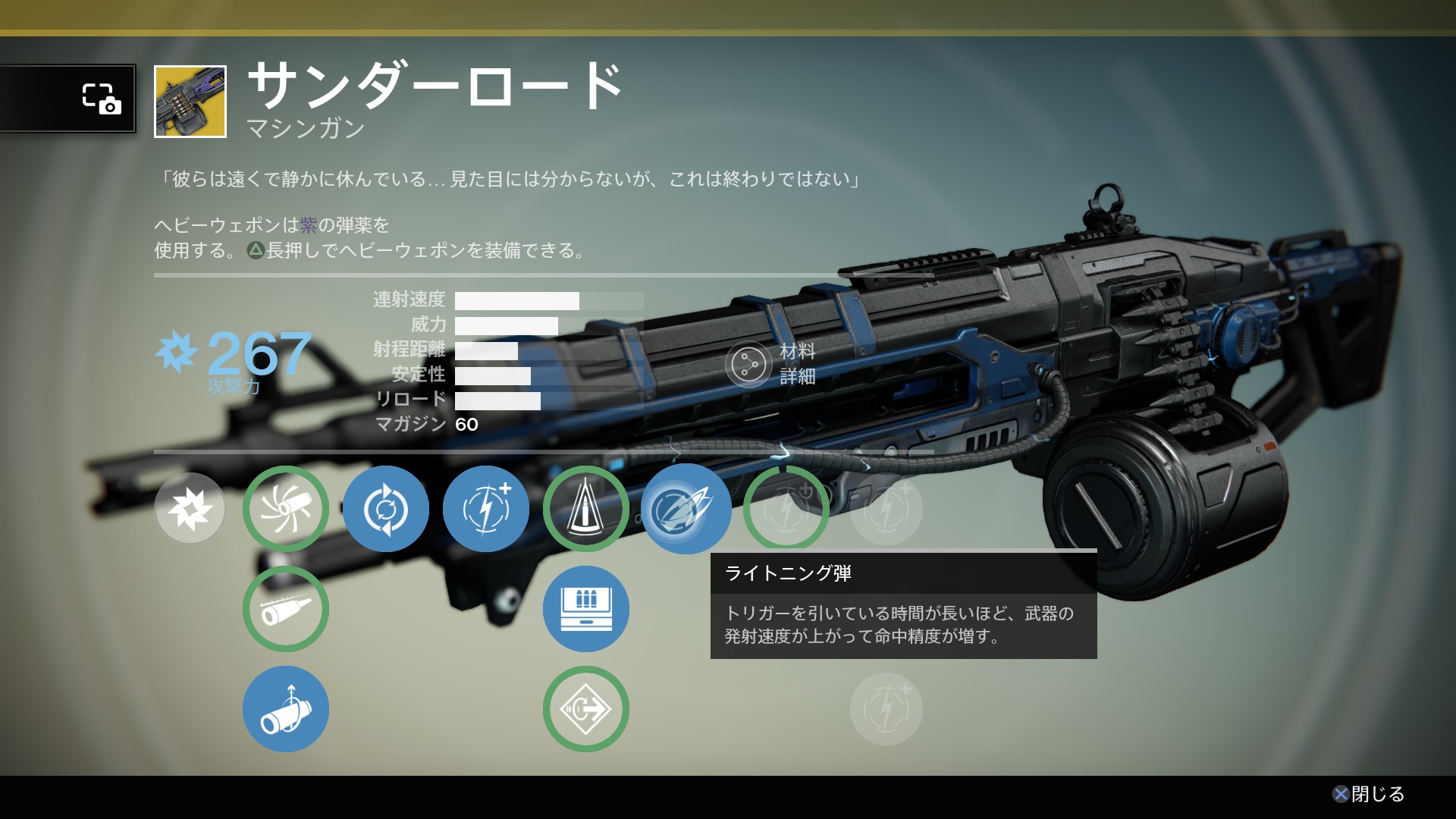
Task: Choose the green-ringed fan barrel perk
Action: [286, 509]
